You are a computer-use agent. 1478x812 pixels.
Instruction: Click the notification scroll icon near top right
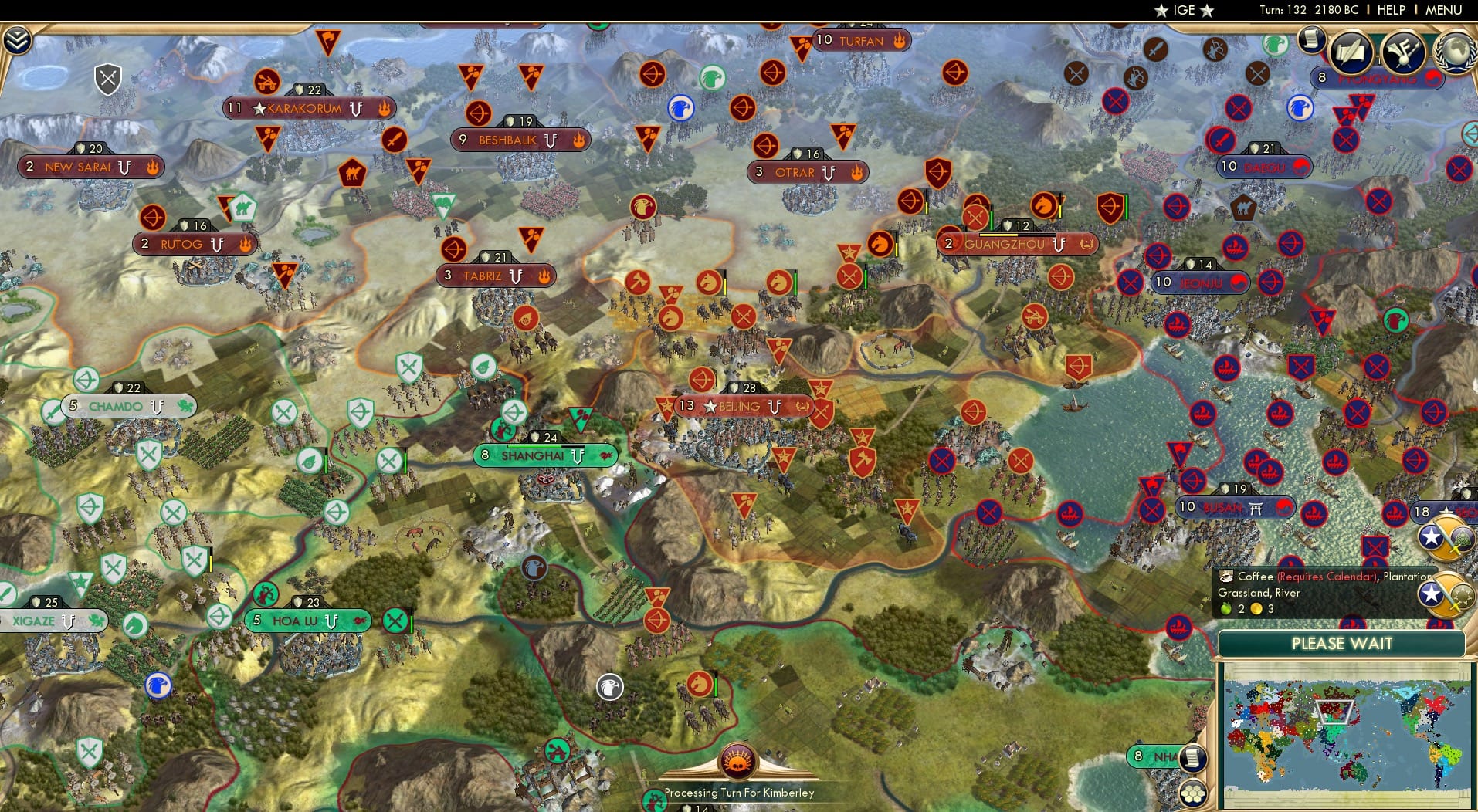tap(1311, 39)
